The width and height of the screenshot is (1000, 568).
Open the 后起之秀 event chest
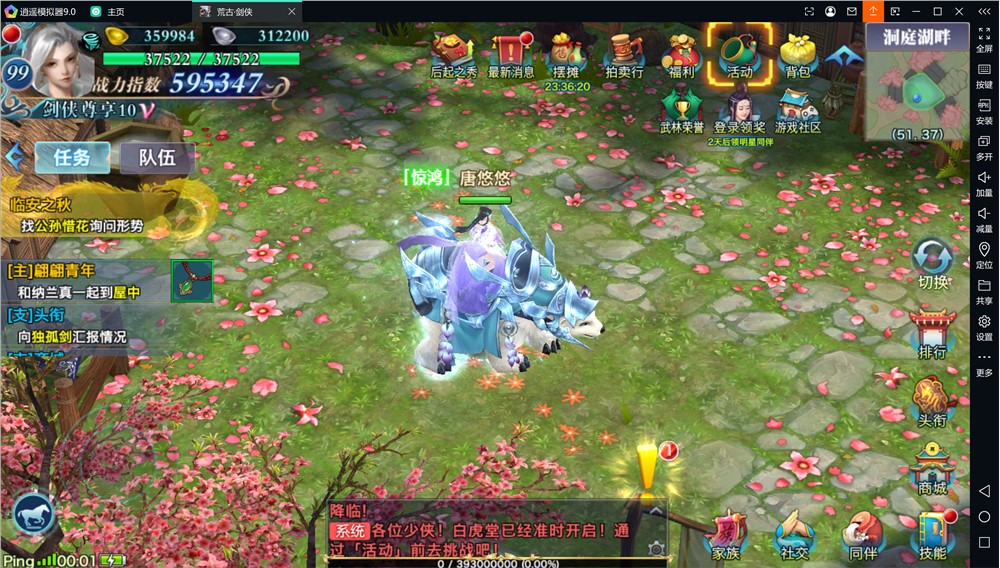453,53
